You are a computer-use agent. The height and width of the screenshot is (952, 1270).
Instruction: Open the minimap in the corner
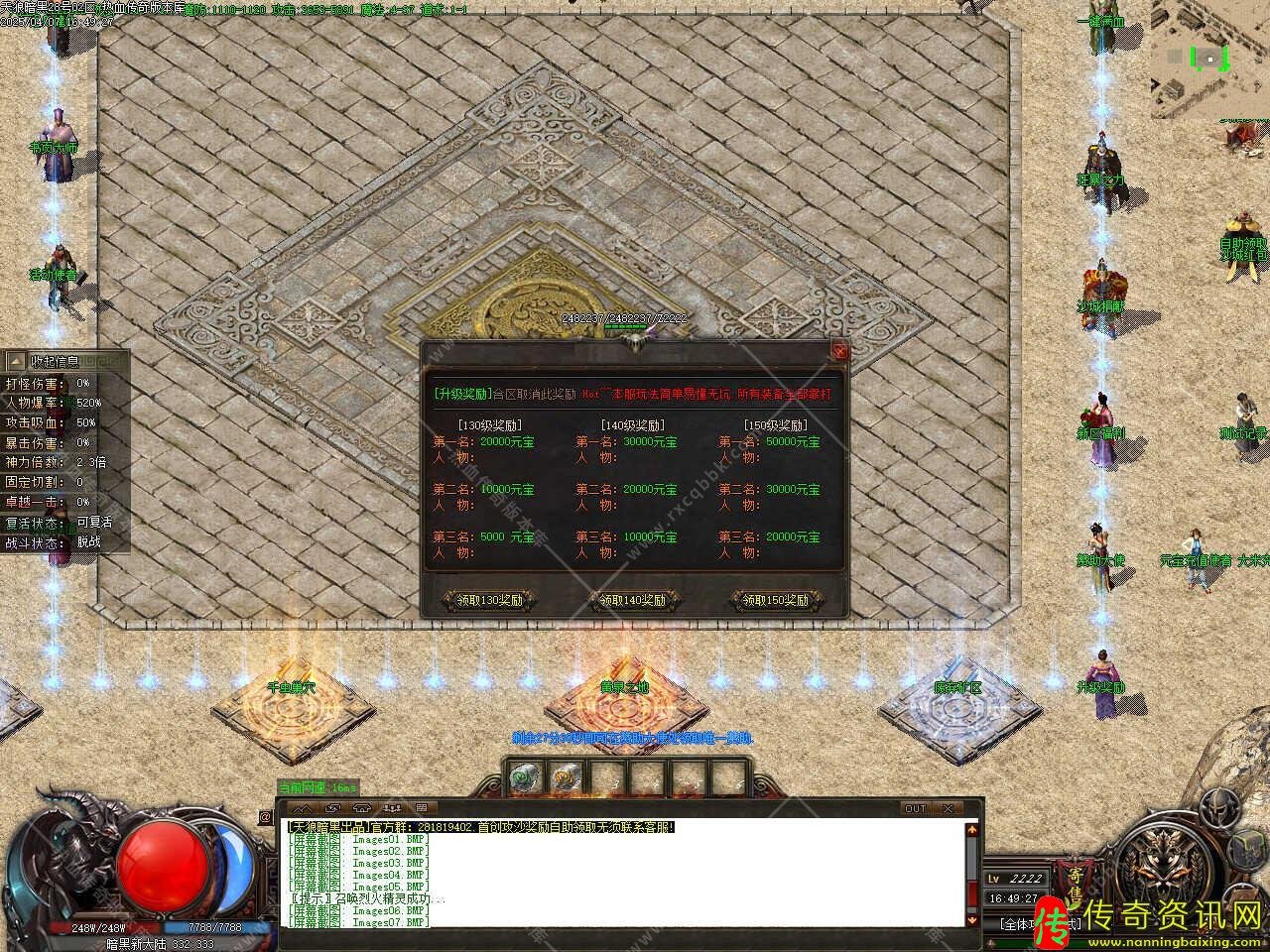(1208, 58)
